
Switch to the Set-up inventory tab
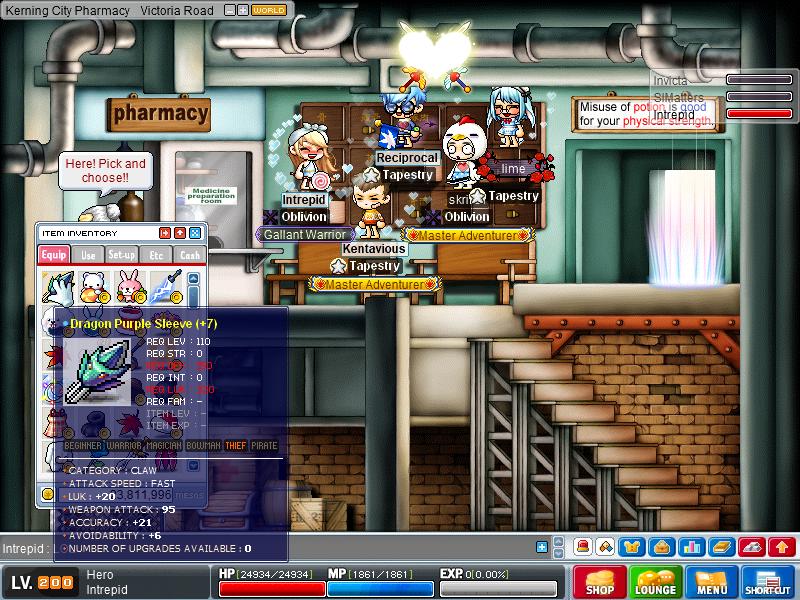tap(122, 255)
